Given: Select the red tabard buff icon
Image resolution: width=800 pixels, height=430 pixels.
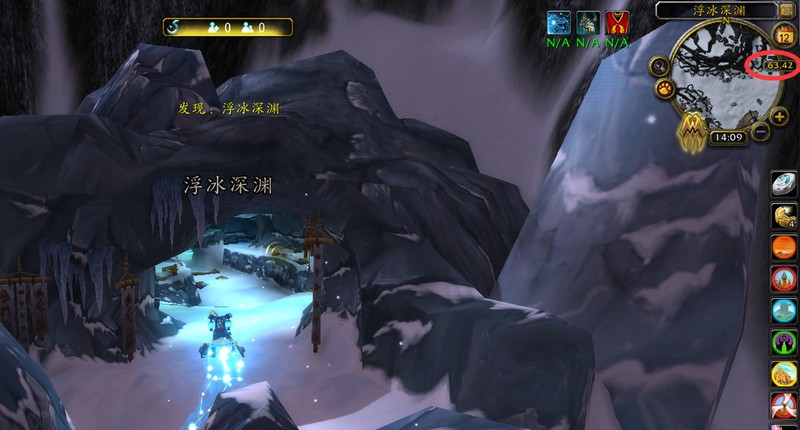Looking at the screenshot, I should [x=617, y=23].
